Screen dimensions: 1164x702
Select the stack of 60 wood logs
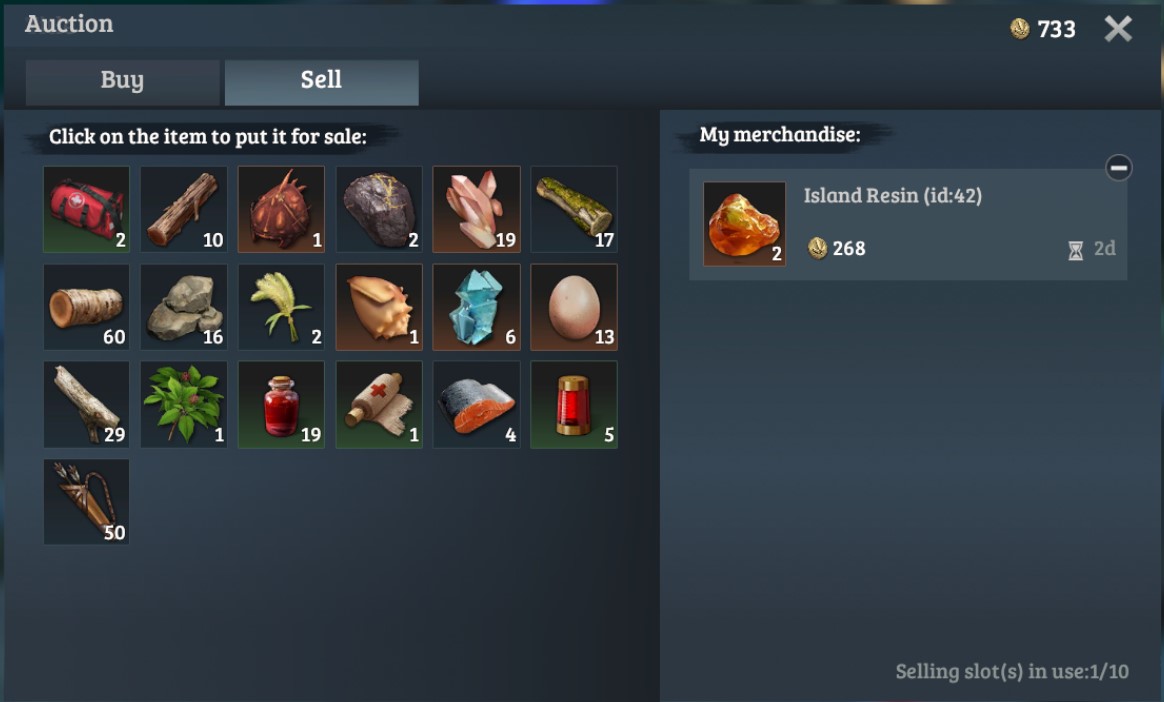pos(86,307)
